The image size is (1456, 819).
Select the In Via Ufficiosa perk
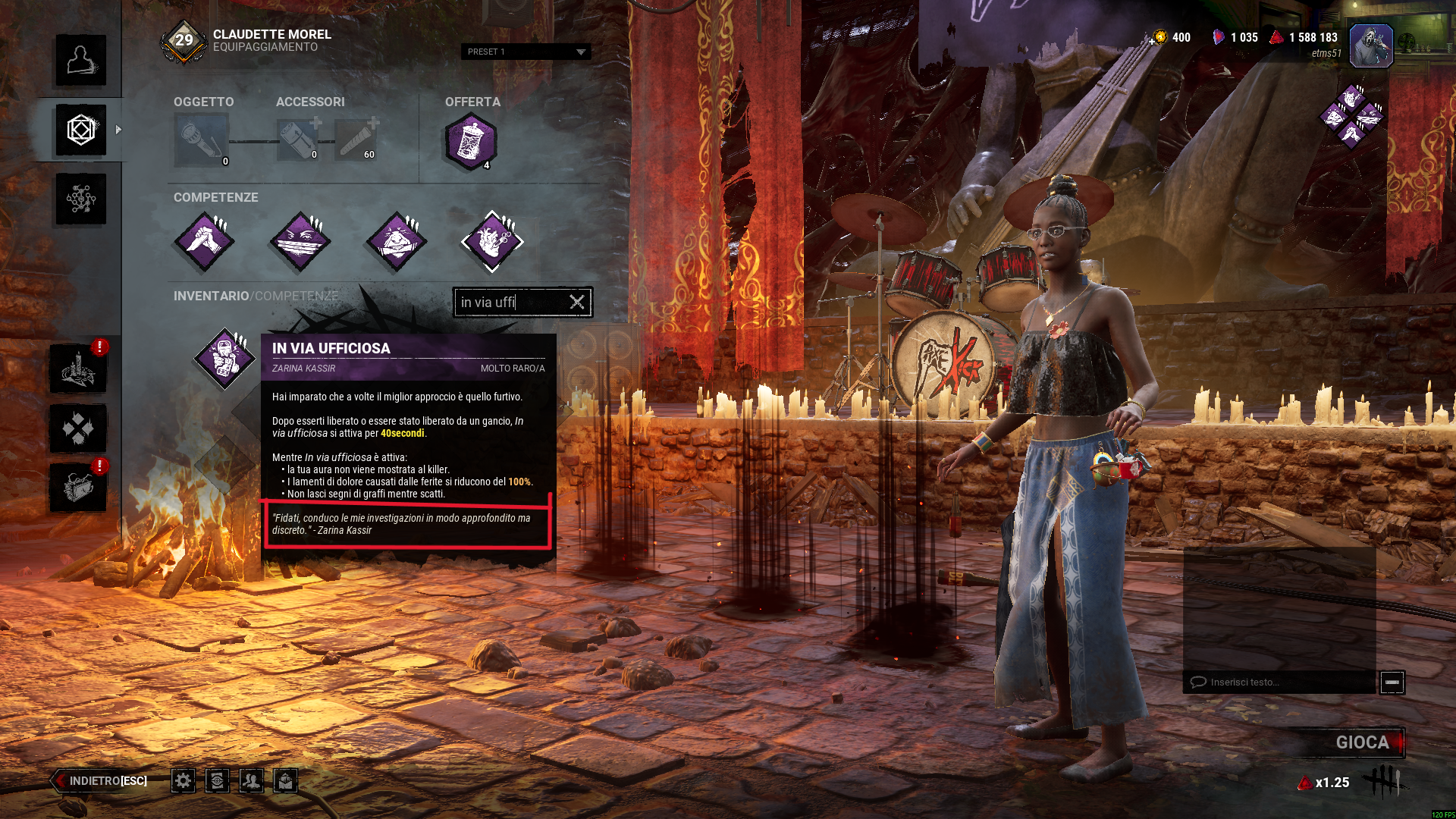point(224,358)
